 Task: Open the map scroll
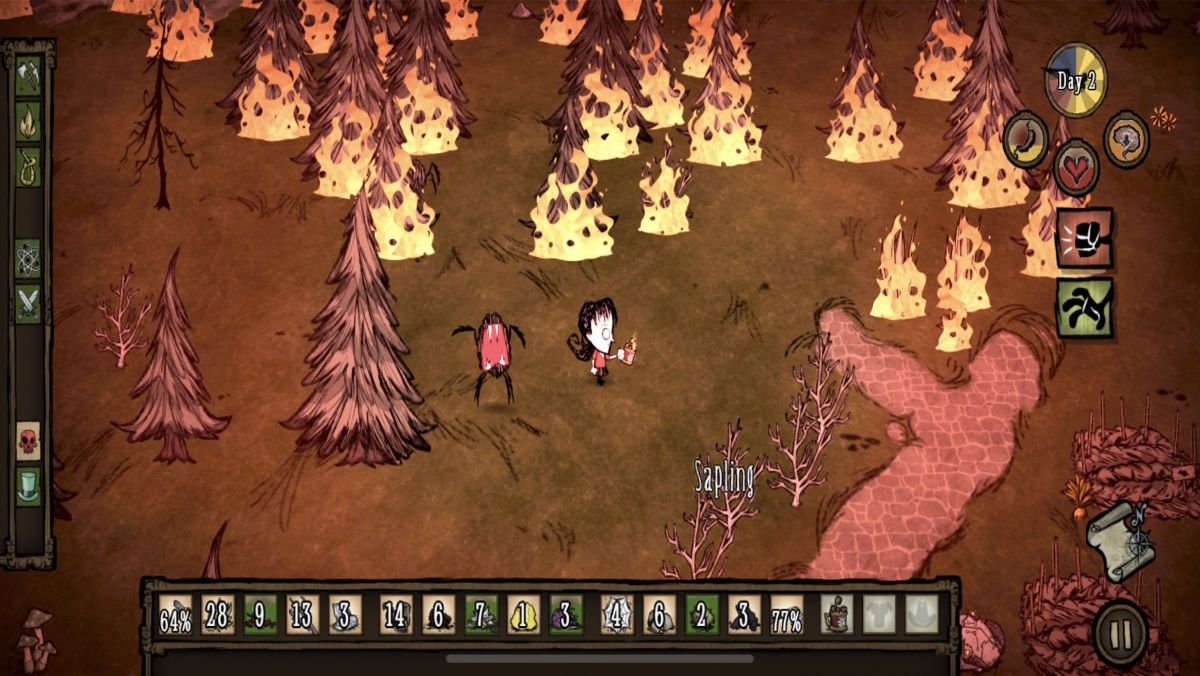point(1122,541)
